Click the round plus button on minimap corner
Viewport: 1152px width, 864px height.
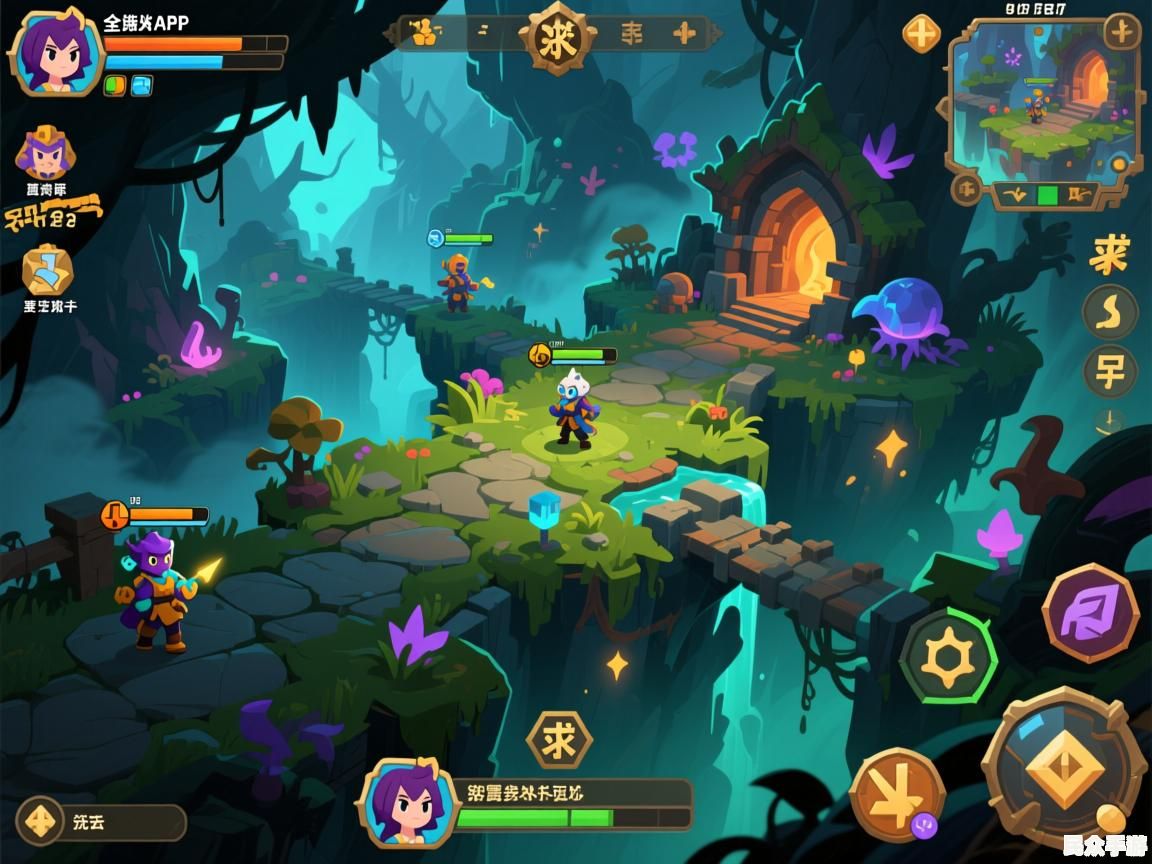(x=1122, y=32)
